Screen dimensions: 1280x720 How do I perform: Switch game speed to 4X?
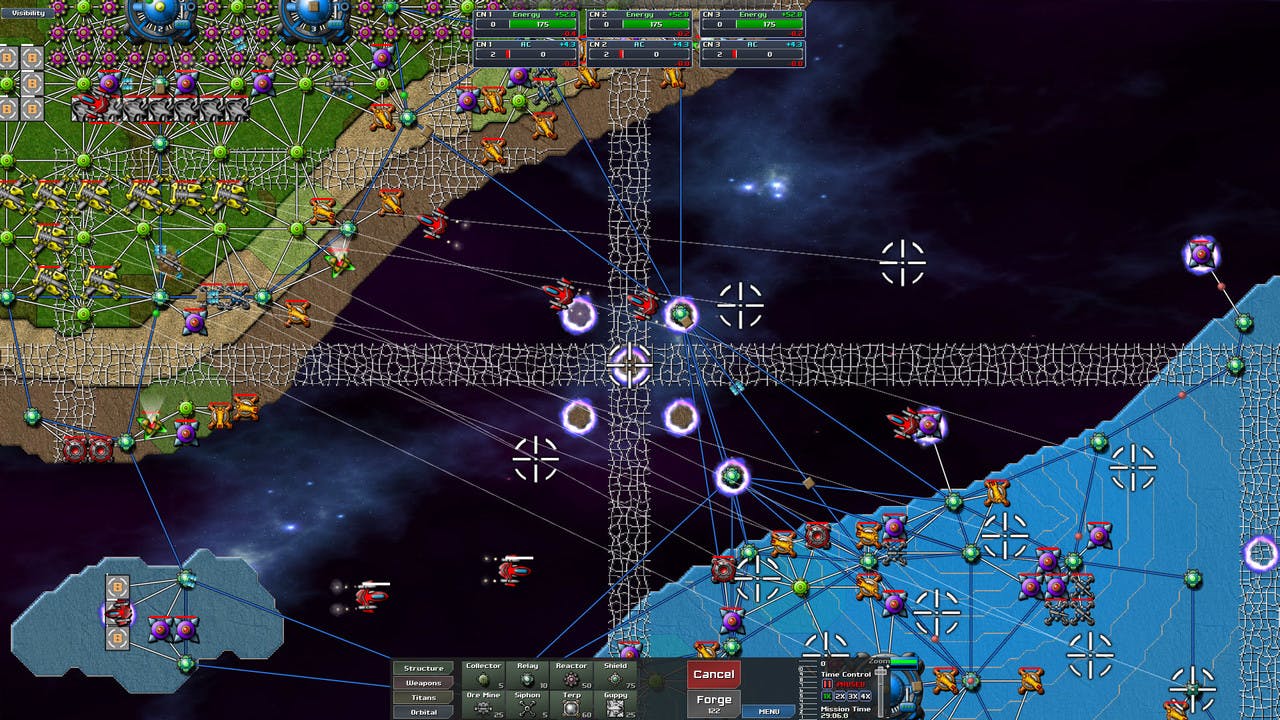point(865,696)
